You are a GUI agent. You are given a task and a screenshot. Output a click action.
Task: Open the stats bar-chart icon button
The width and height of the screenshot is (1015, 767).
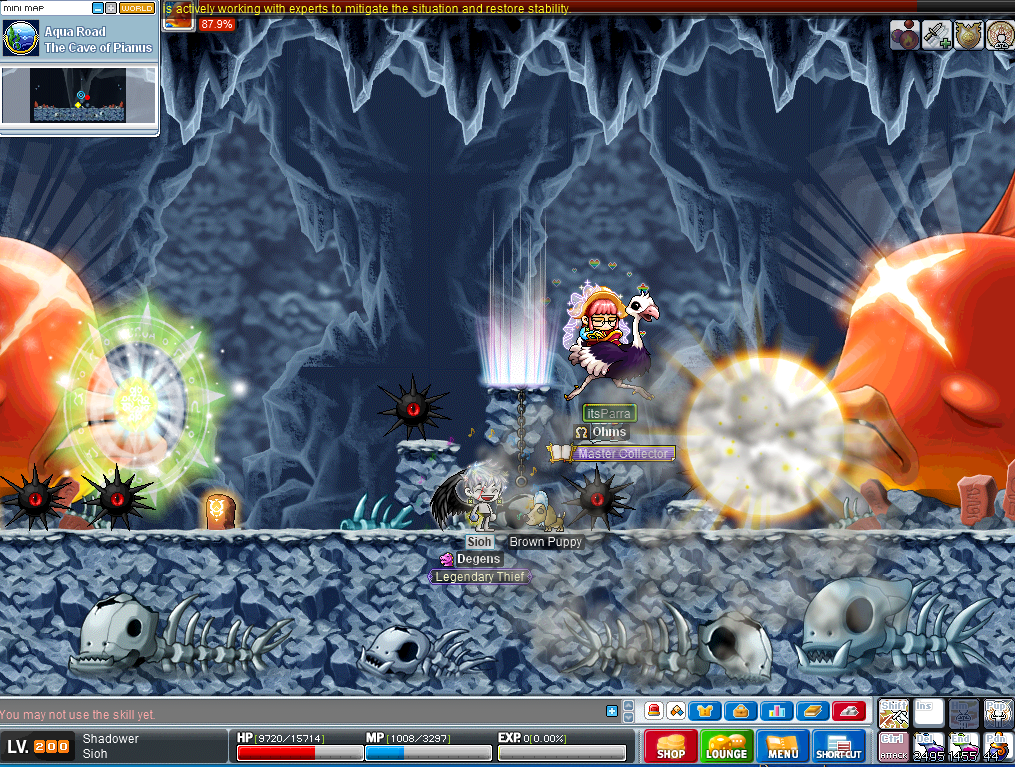(776, 712)
